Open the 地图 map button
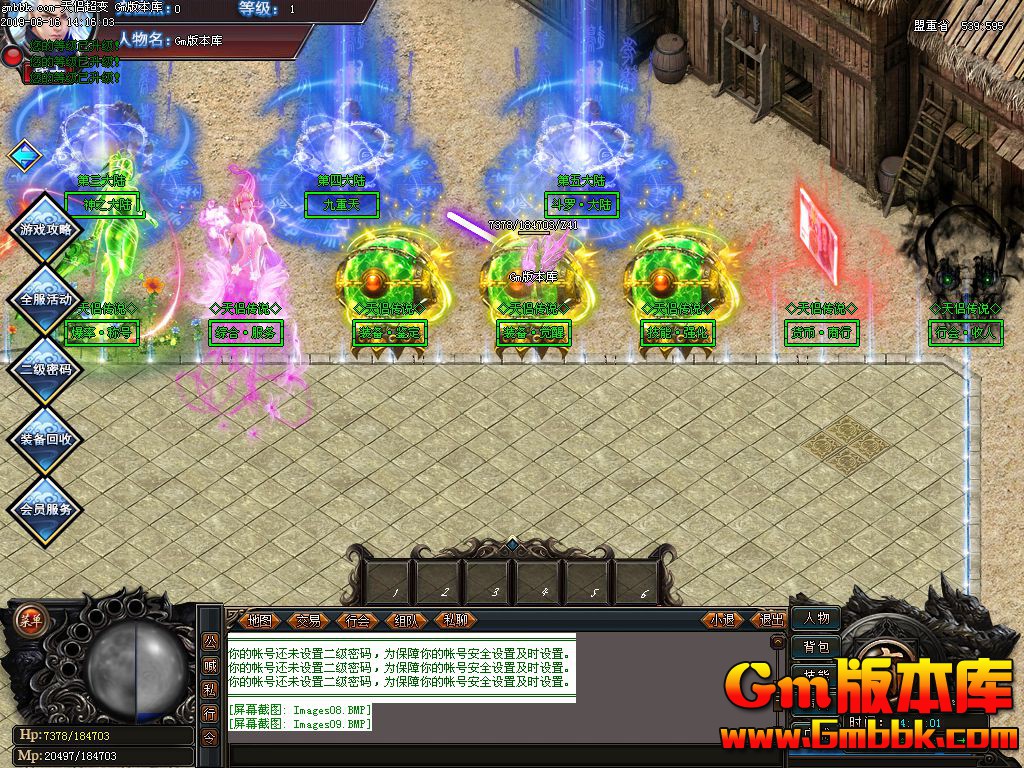1024x768 pixels. click(x=260, y=620)
